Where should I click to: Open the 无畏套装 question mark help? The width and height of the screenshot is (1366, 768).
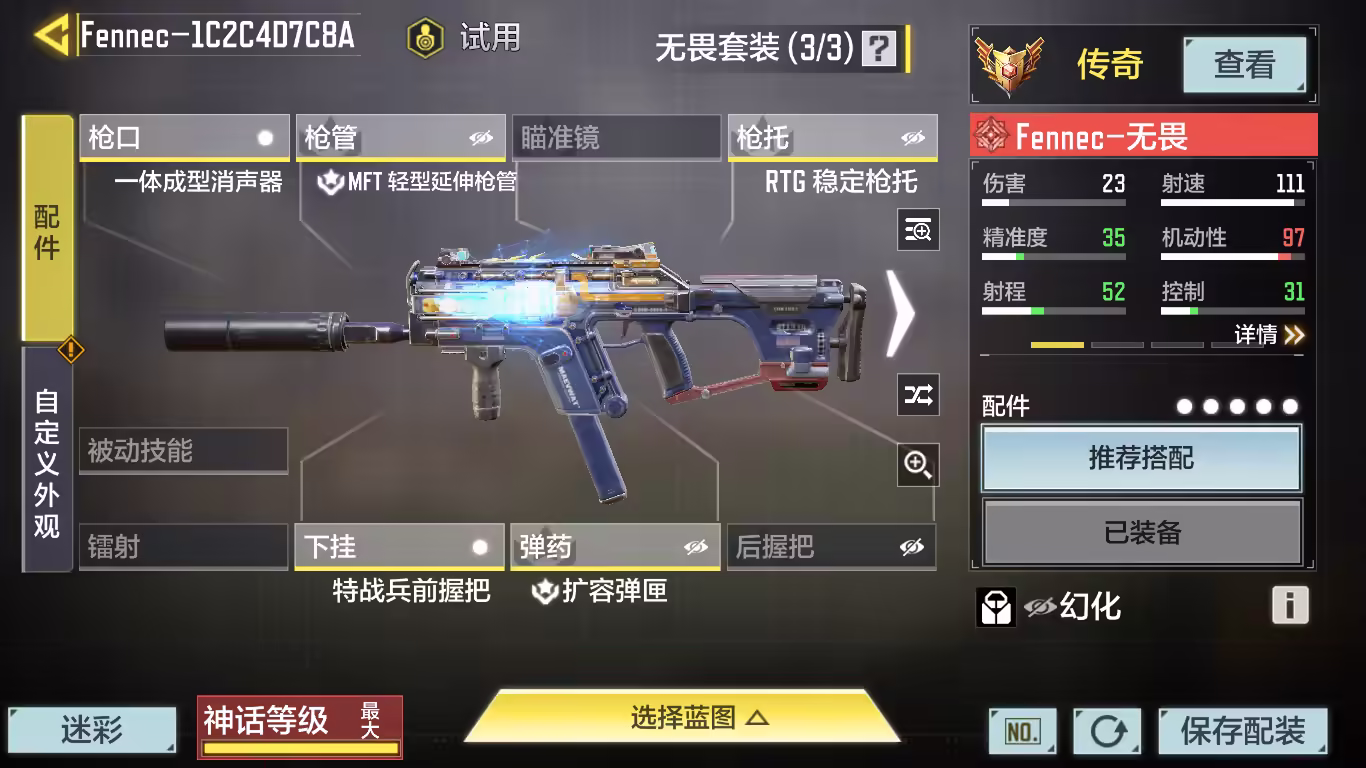pos(879,48)
